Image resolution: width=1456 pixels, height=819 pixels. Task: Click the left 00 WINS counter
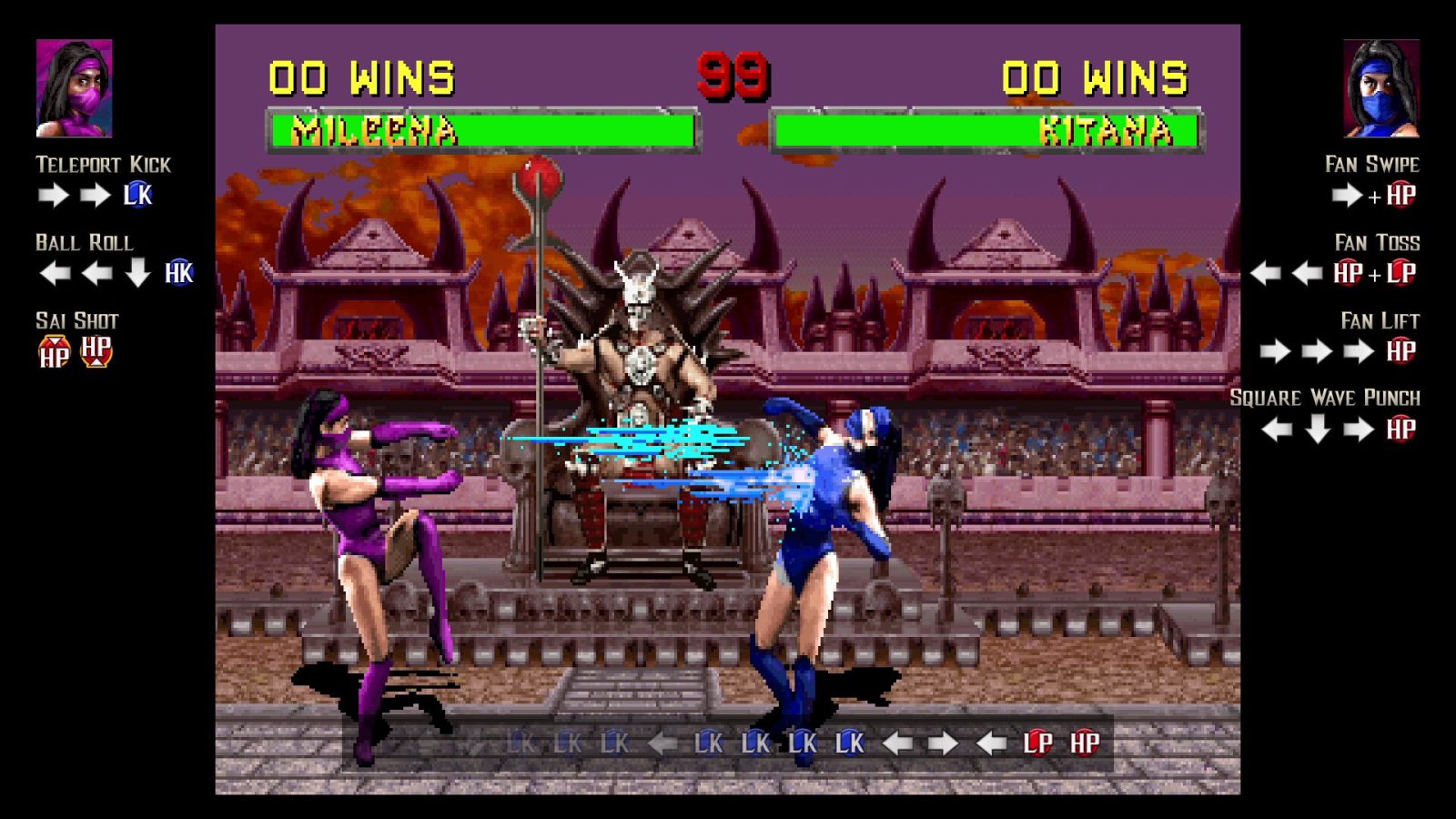(x=362, y=75)
